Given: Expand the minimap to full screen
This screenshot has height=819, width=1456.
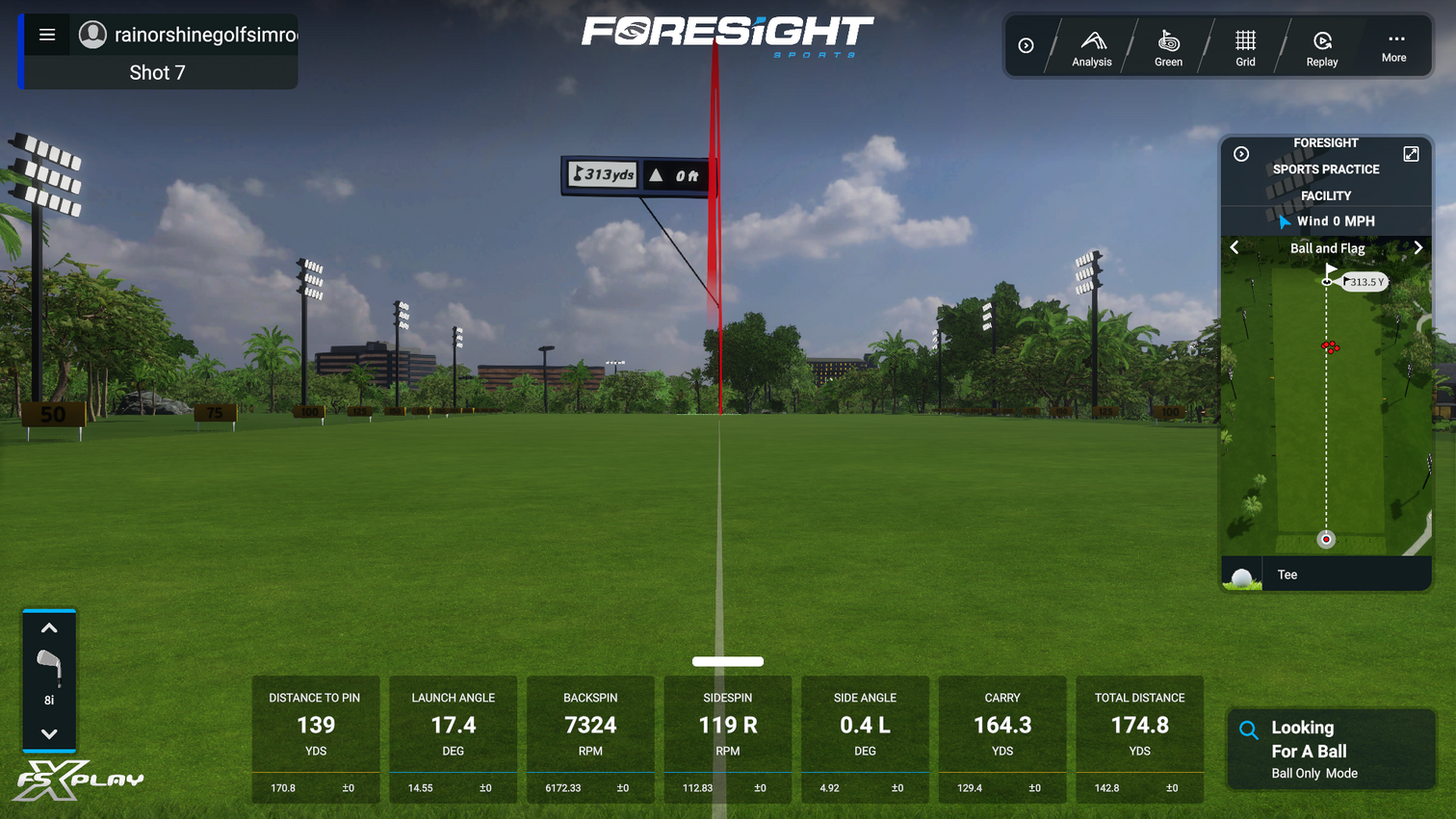Looking at the screenshot, I should pyautogui.click(x=1411, y=153).
